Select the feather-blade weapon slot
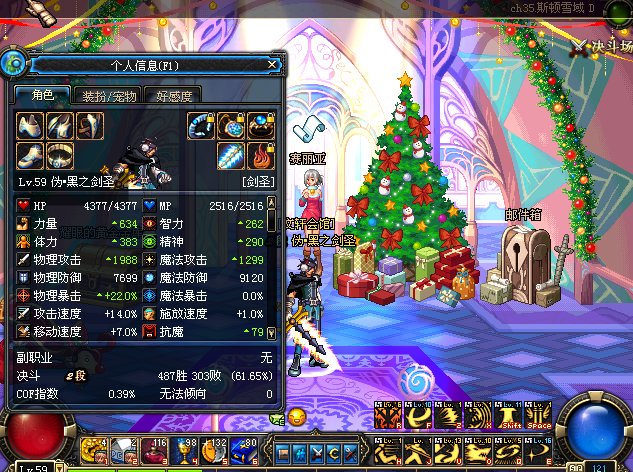Viewport: 633px width, 472px height. (231, 156)
